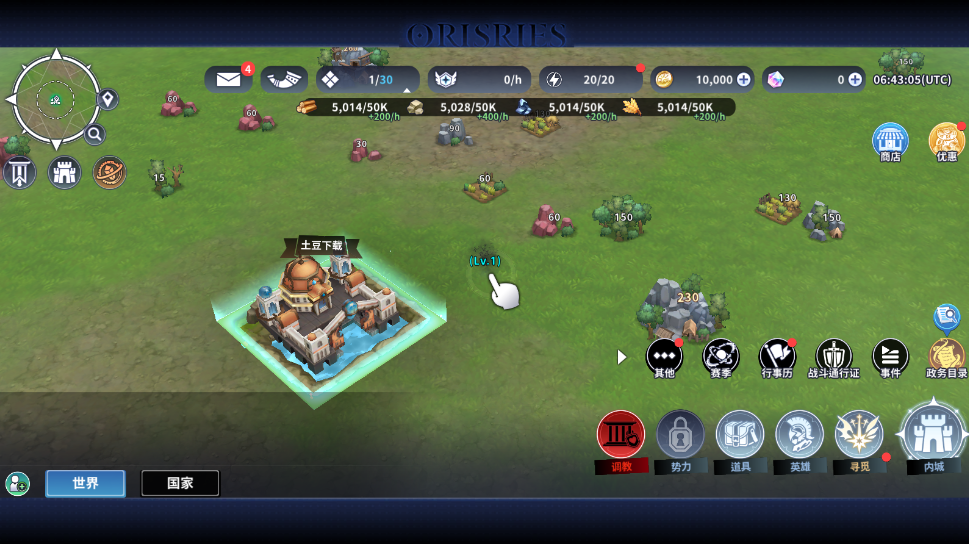Click the war horn icon
Viewport: 969px width, 544px height.
pos(284,79)
